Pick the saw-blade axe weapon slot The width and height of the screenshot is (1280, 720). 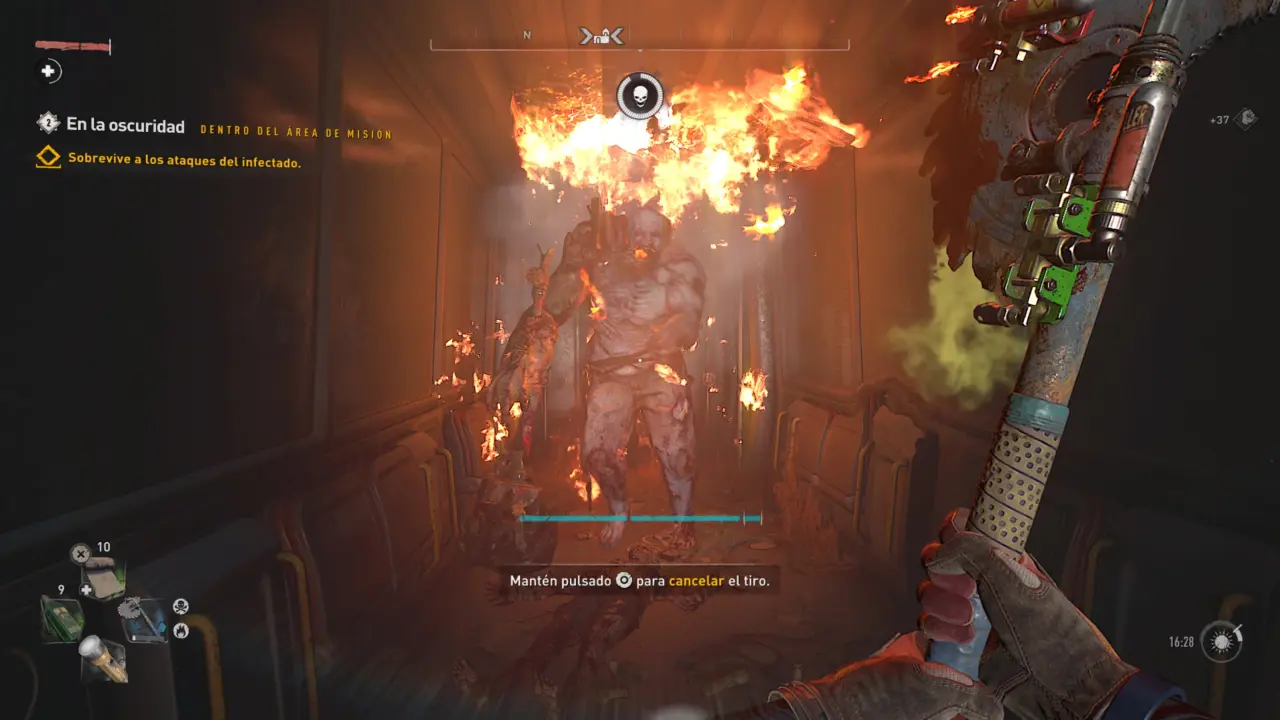point(144,620)
